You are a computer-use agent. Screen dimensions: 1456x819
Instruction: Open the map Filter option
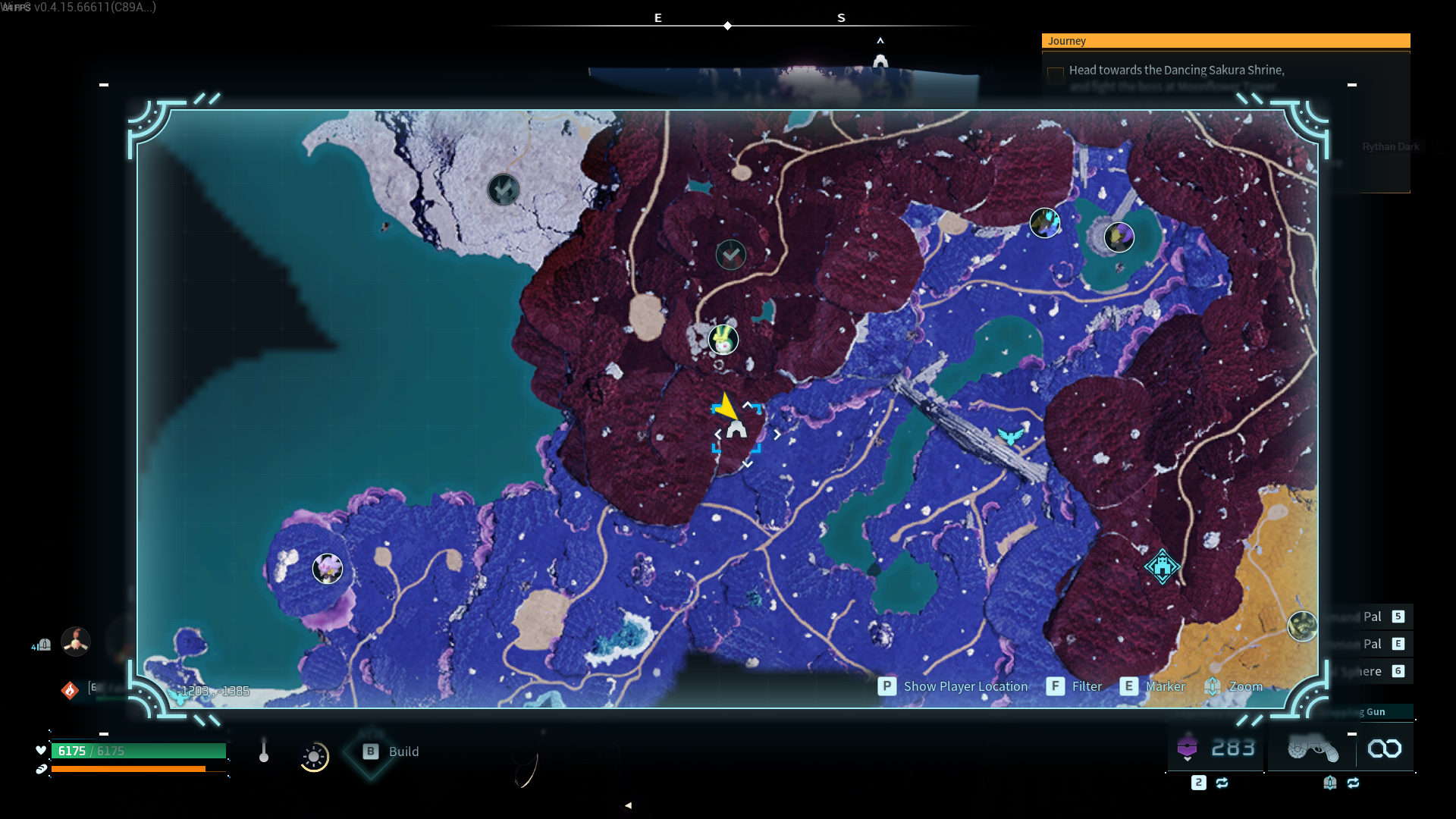coord(1075,686)
